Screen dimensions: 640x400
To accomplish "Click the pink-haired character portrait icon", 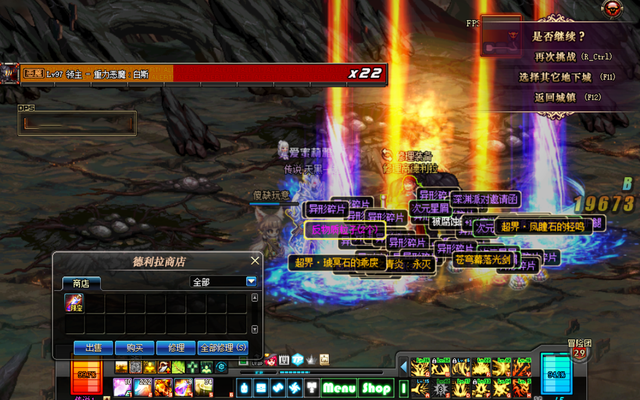I will pyautogui.click(x=271, y=359).
